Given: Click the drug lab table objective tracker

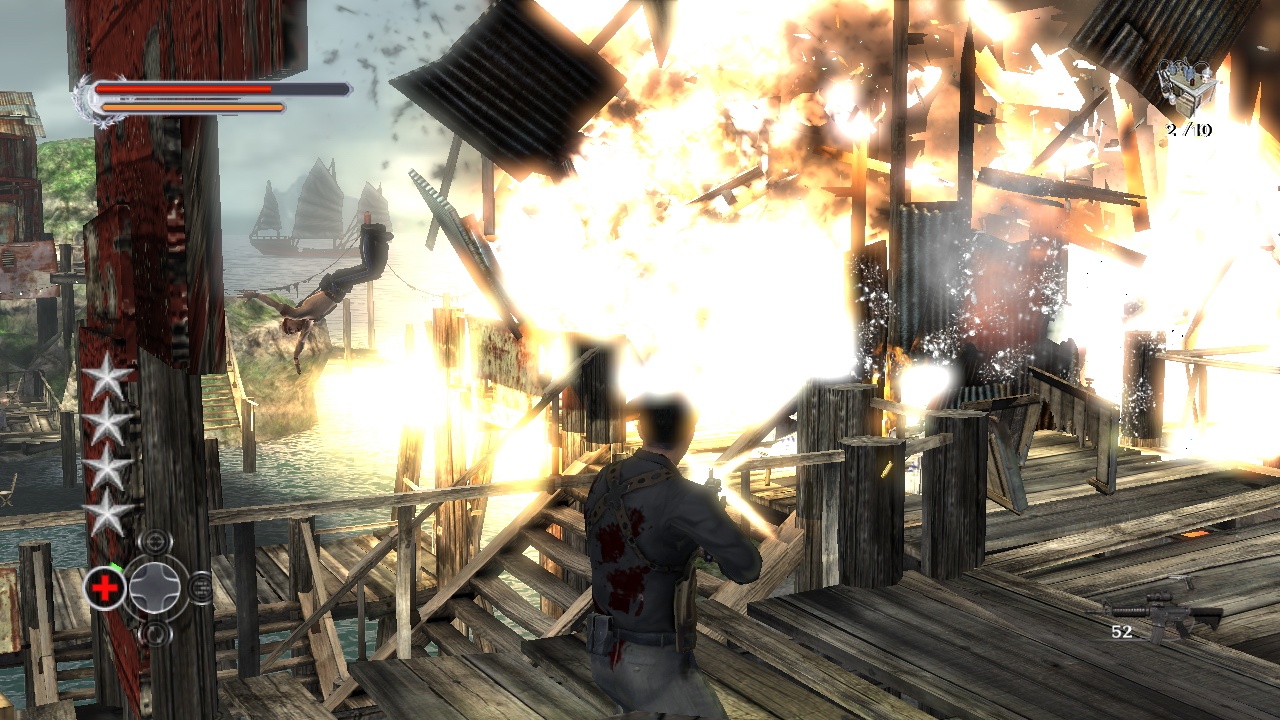Looking at the screenshot, I should (x=1187, y=85).
